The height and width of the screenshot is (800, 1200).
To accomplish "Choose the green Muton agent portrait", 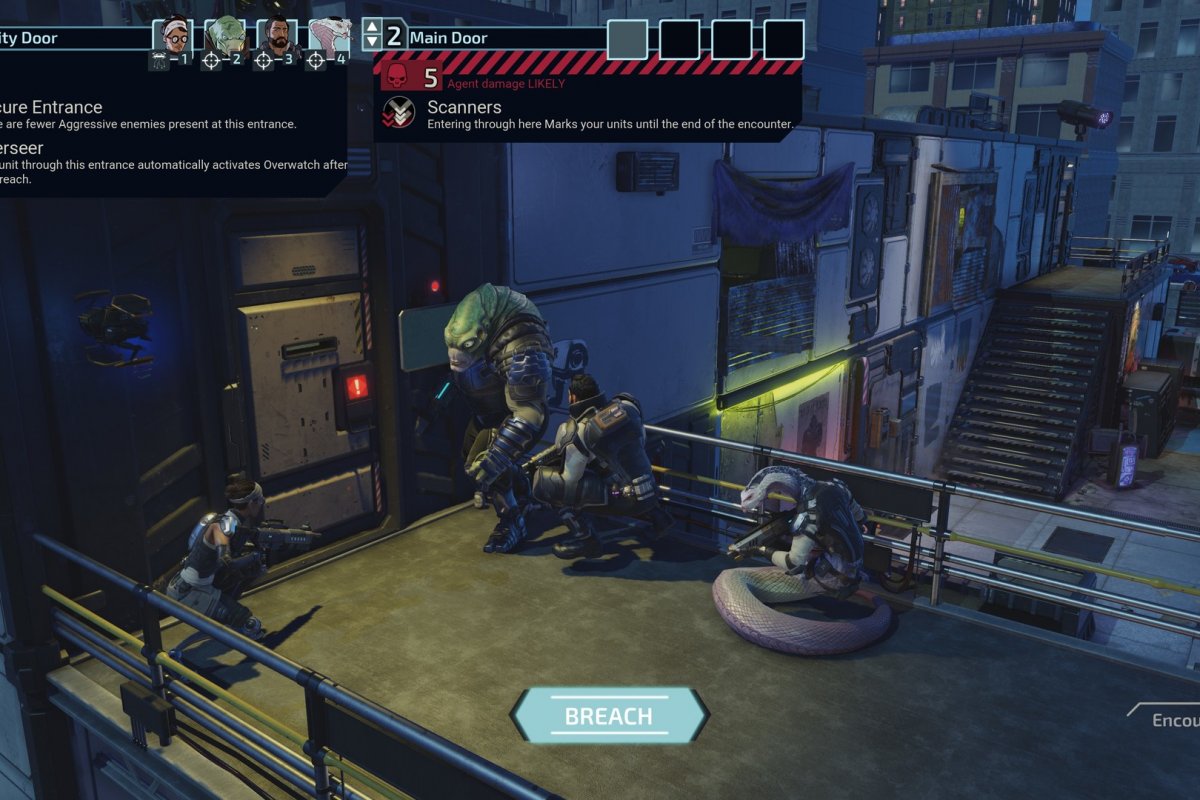I will pos(224,38).
